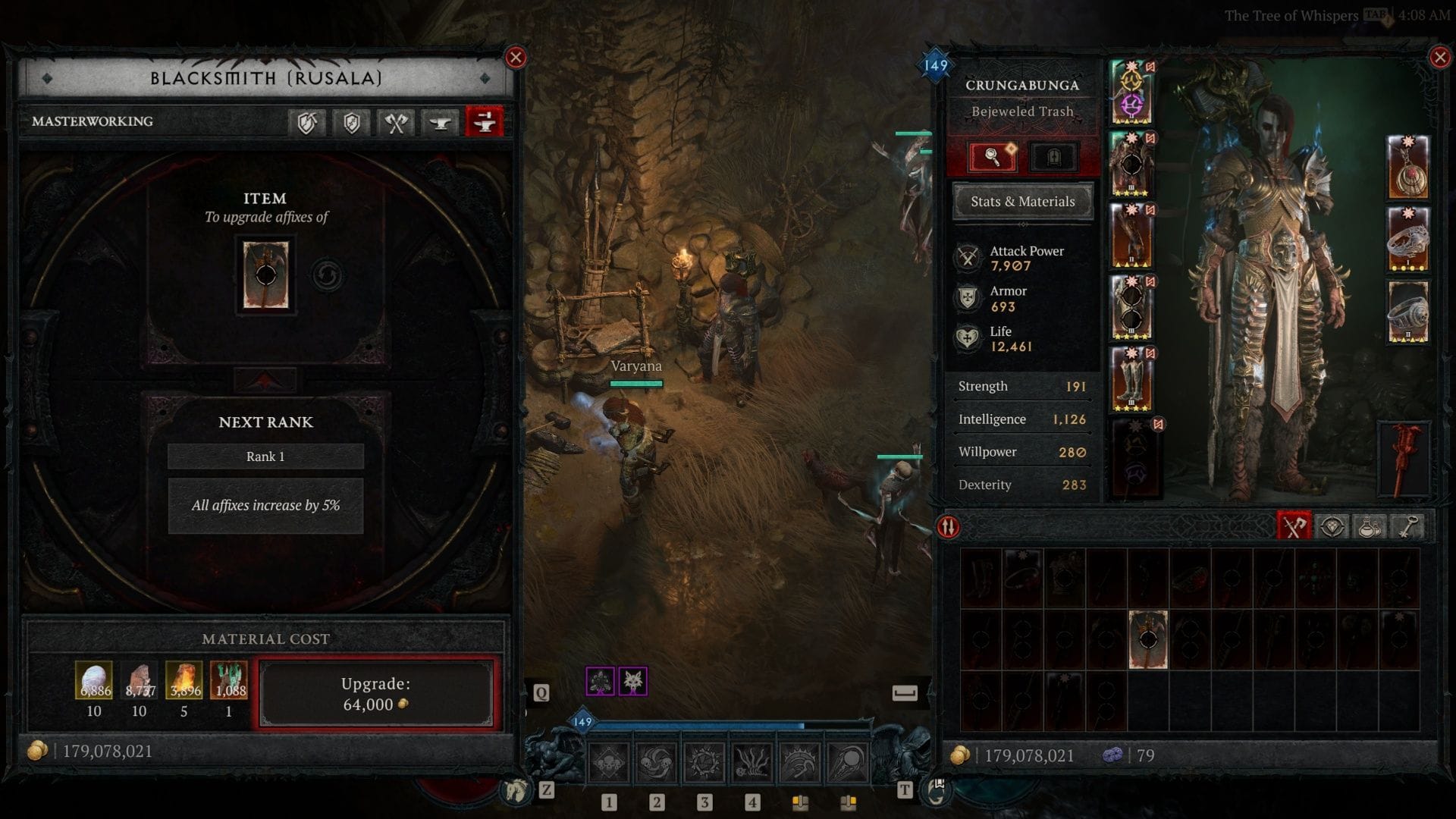Image resolution: width=1456 pixels, height=819 pixels.
Task: Open the dungeon keys inventory tab
Action: point(1407,527)
